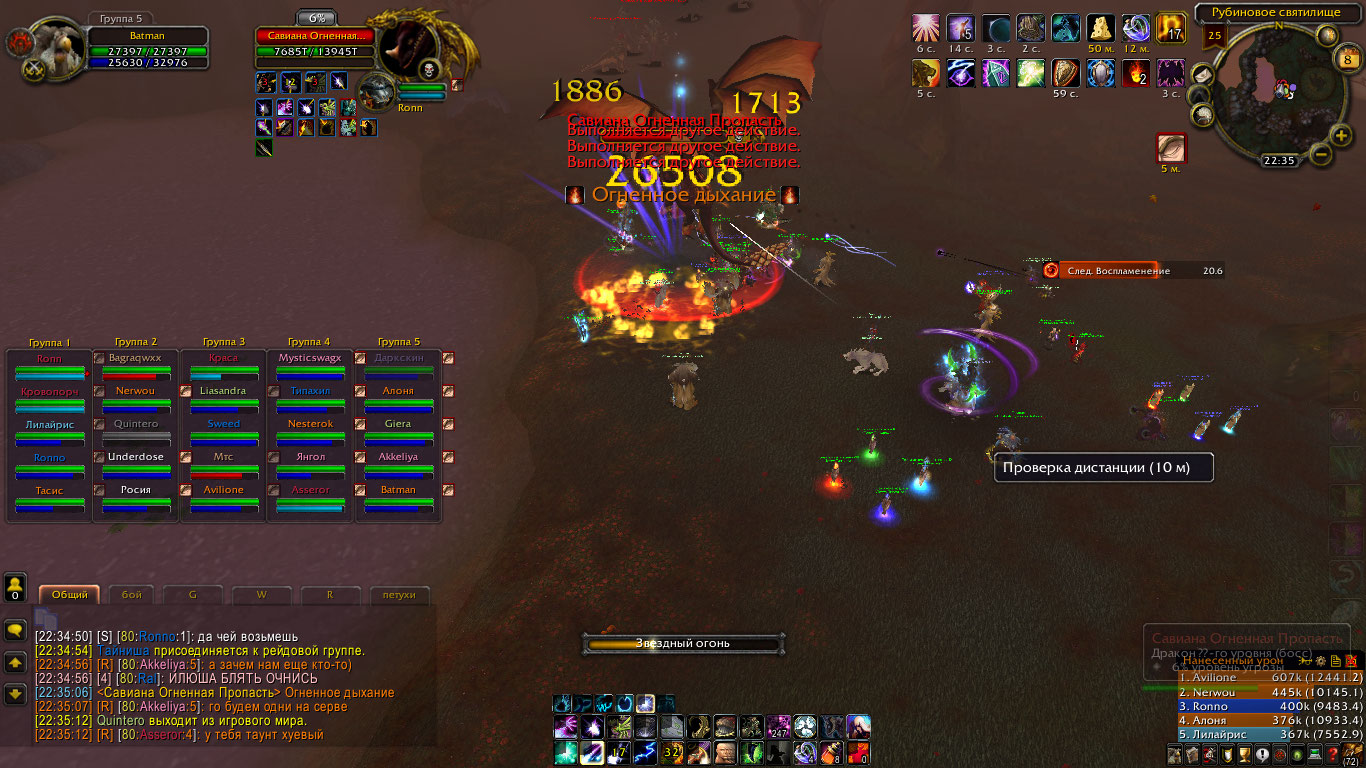Zoom out the minimap with the minus button
The image size is (1366, 768).
click(x=1320, y=154)
